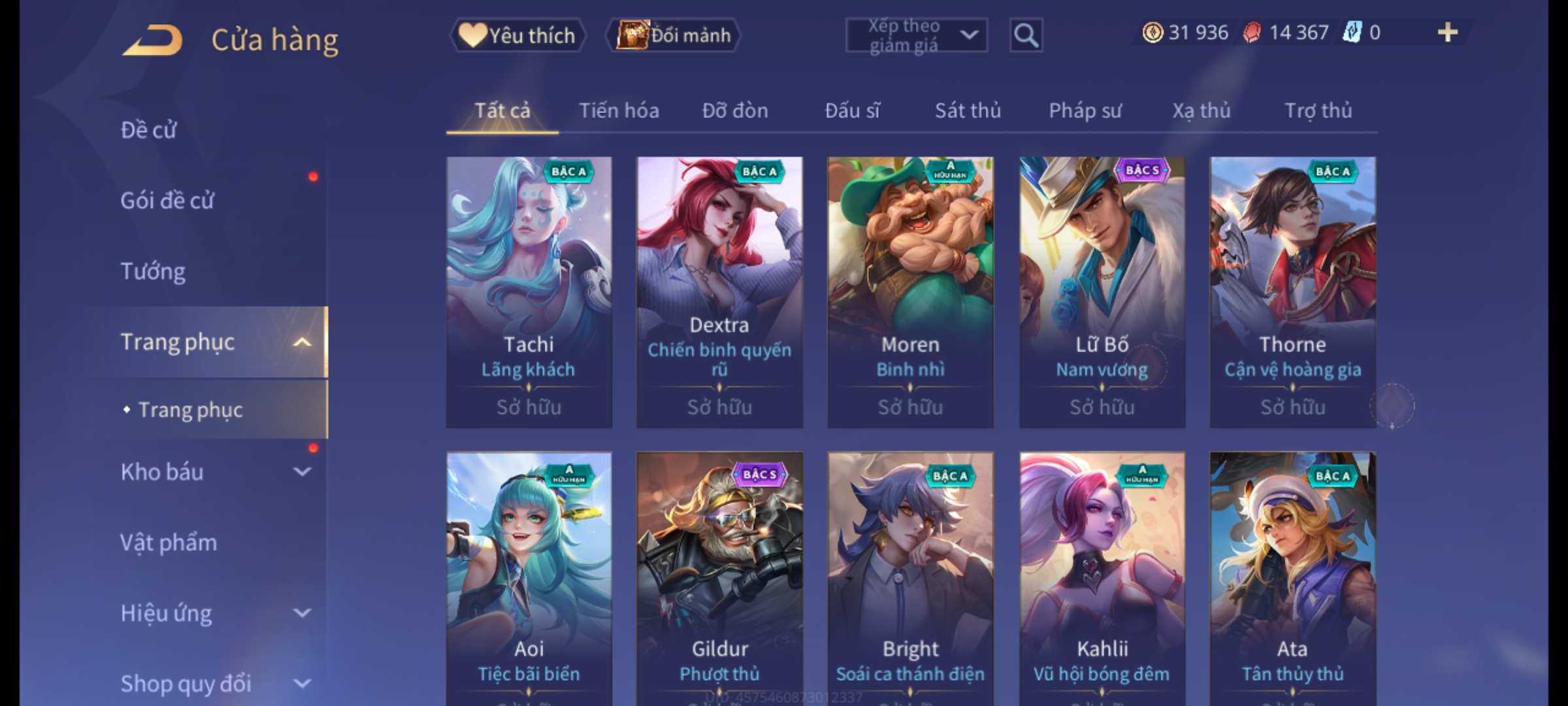Go to the Tướng shop section

click(x=153, y=271)
